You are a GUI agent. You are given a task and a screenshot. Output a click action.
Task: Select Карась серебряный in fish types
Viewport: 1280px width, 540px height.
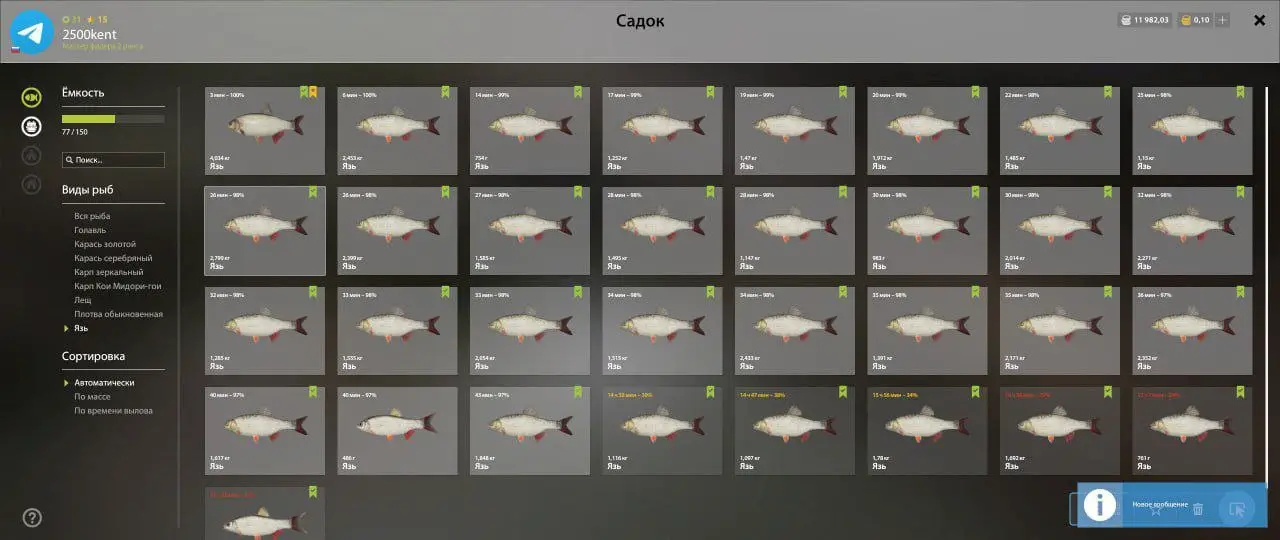tap(111, 258)
